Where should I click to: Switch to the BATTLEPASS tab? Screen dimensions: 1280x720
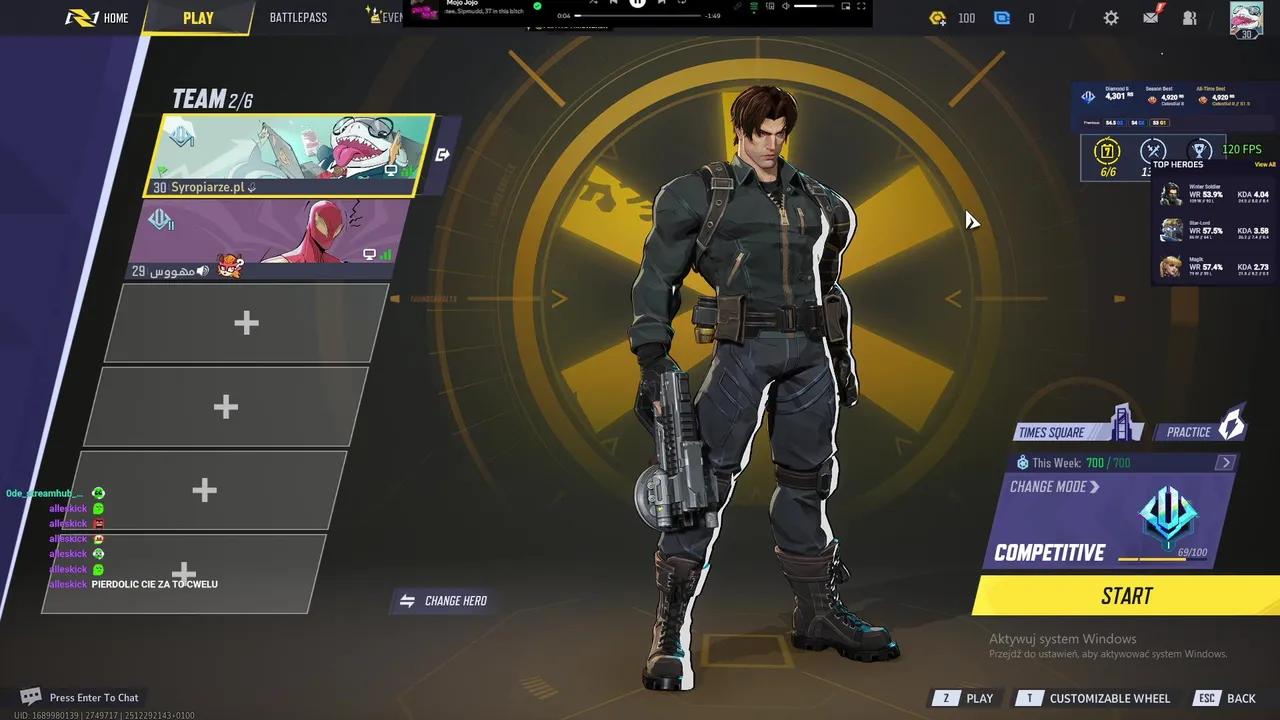pos(297,17)
